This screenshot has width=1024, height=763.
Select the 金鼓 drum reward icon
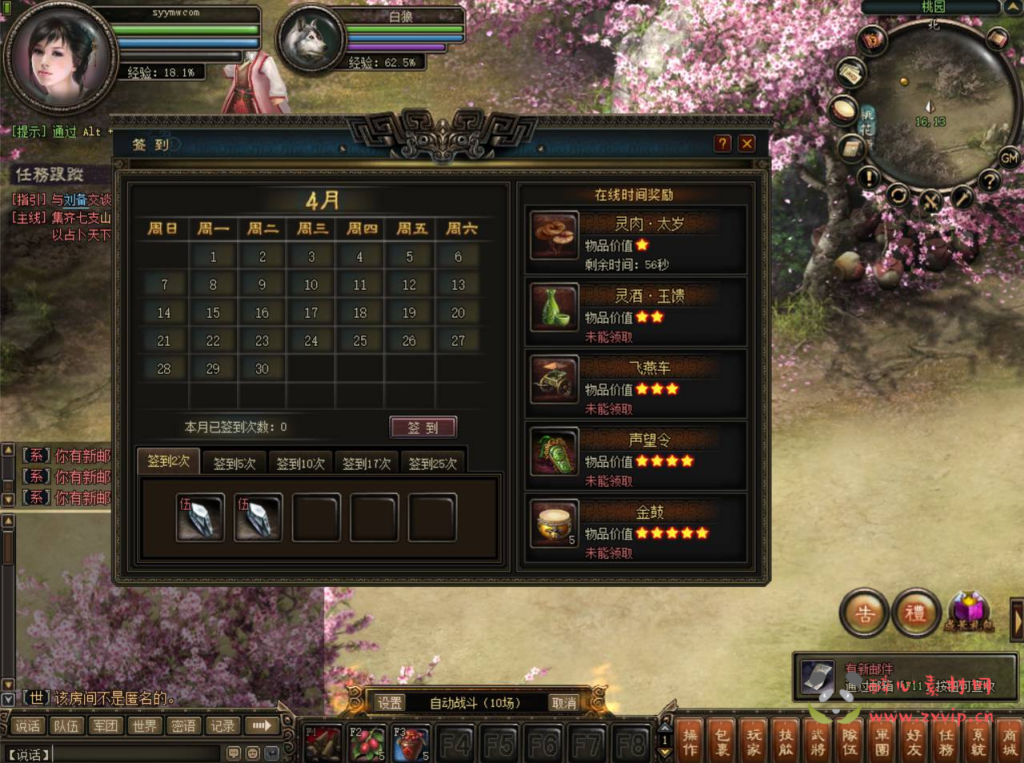[554, 524]
